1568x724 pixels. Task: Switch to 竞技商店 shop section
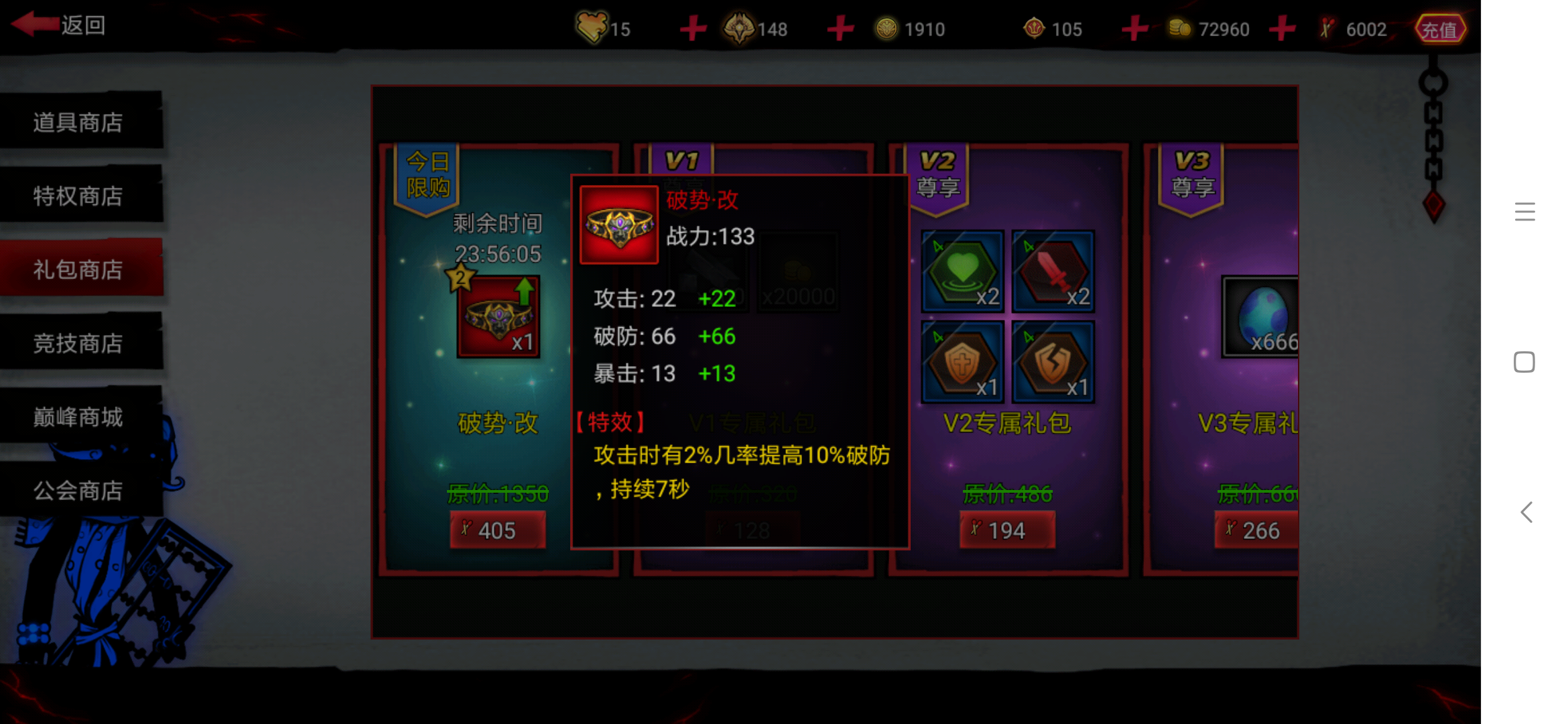pos(77,343)
